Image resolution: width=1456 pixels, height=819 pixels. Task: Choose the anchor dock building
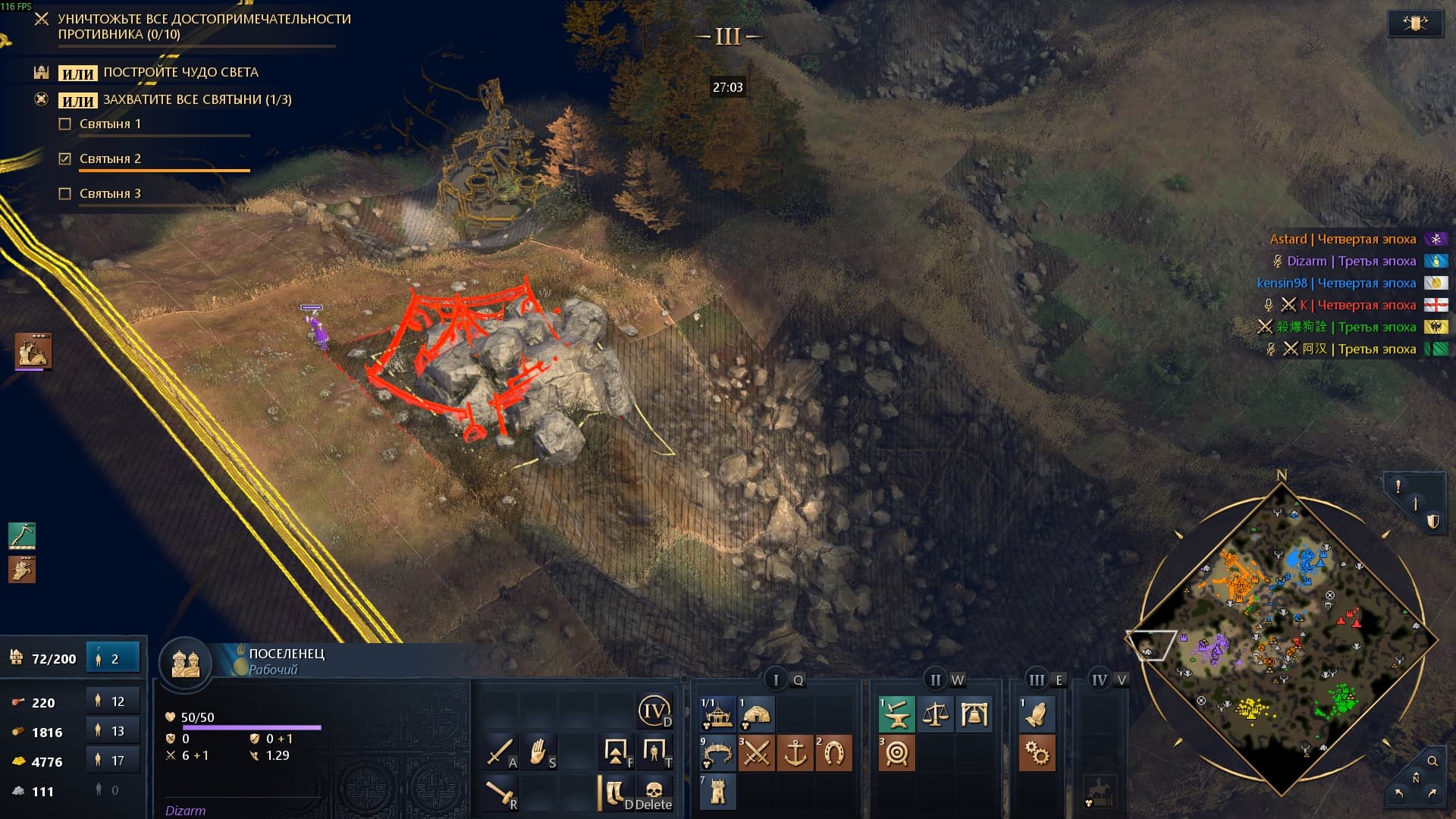795,753
